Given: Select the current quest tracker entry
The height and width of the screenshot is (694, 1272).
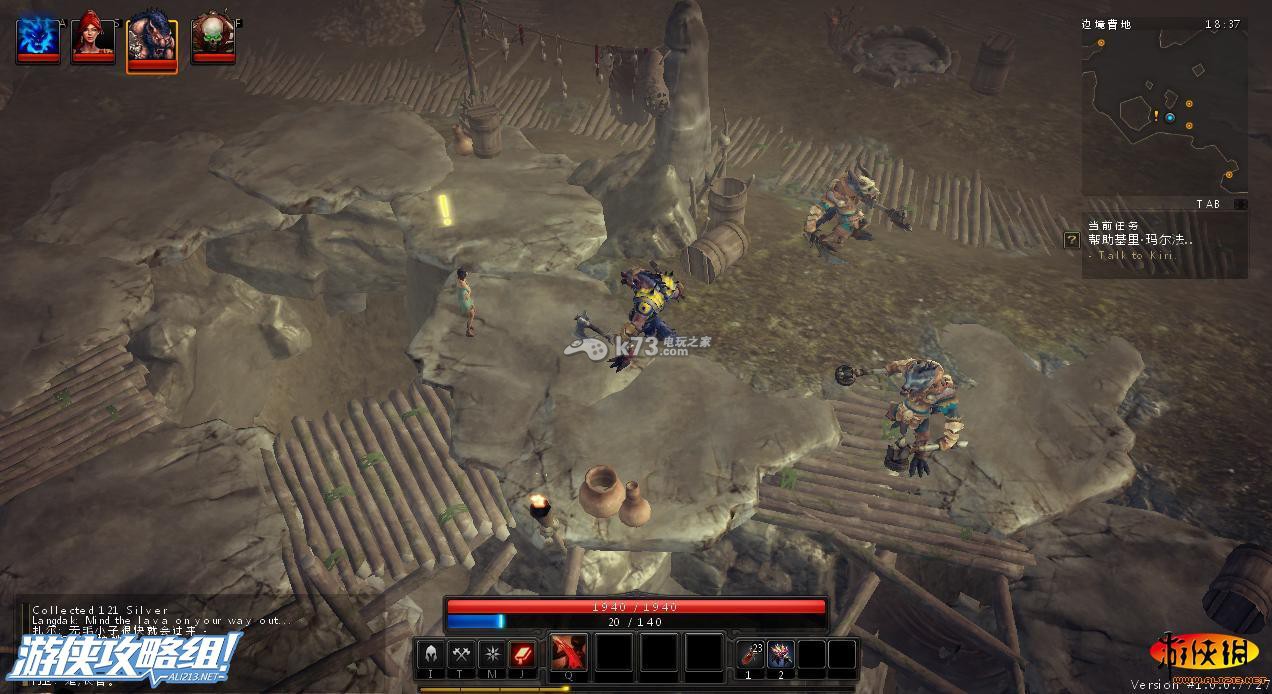Looking at the screenshot, I should [1140, 240].
